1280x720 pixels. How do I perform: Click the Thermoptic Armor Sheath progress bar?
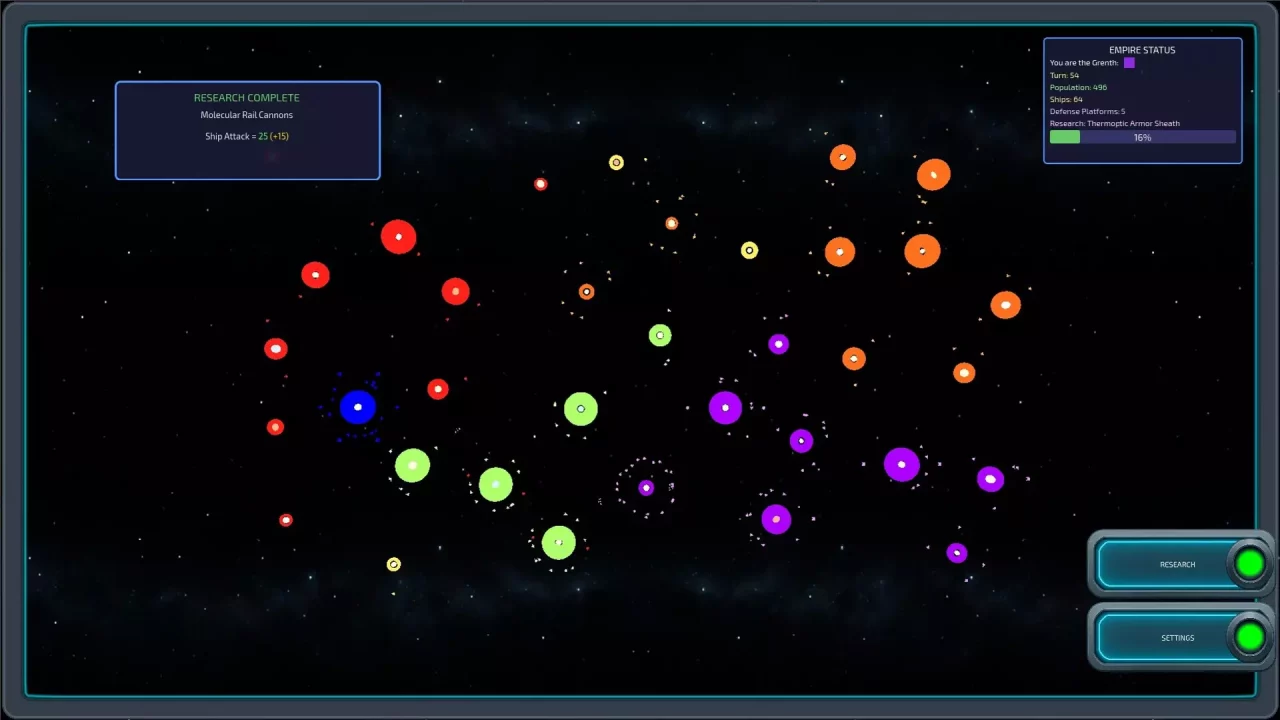1142,137
